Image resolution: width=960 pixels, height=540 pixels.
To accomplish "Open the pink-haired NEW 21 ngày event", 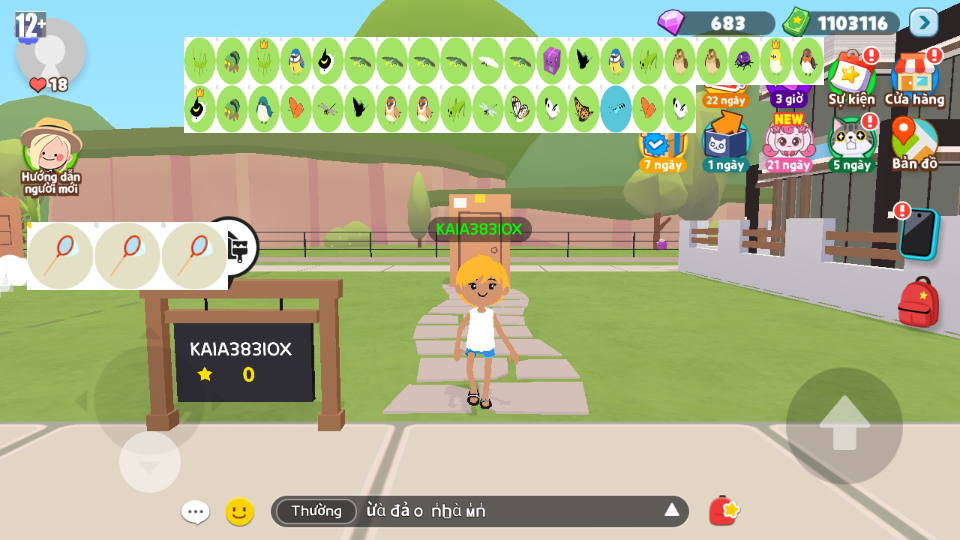I will [789, 142].
